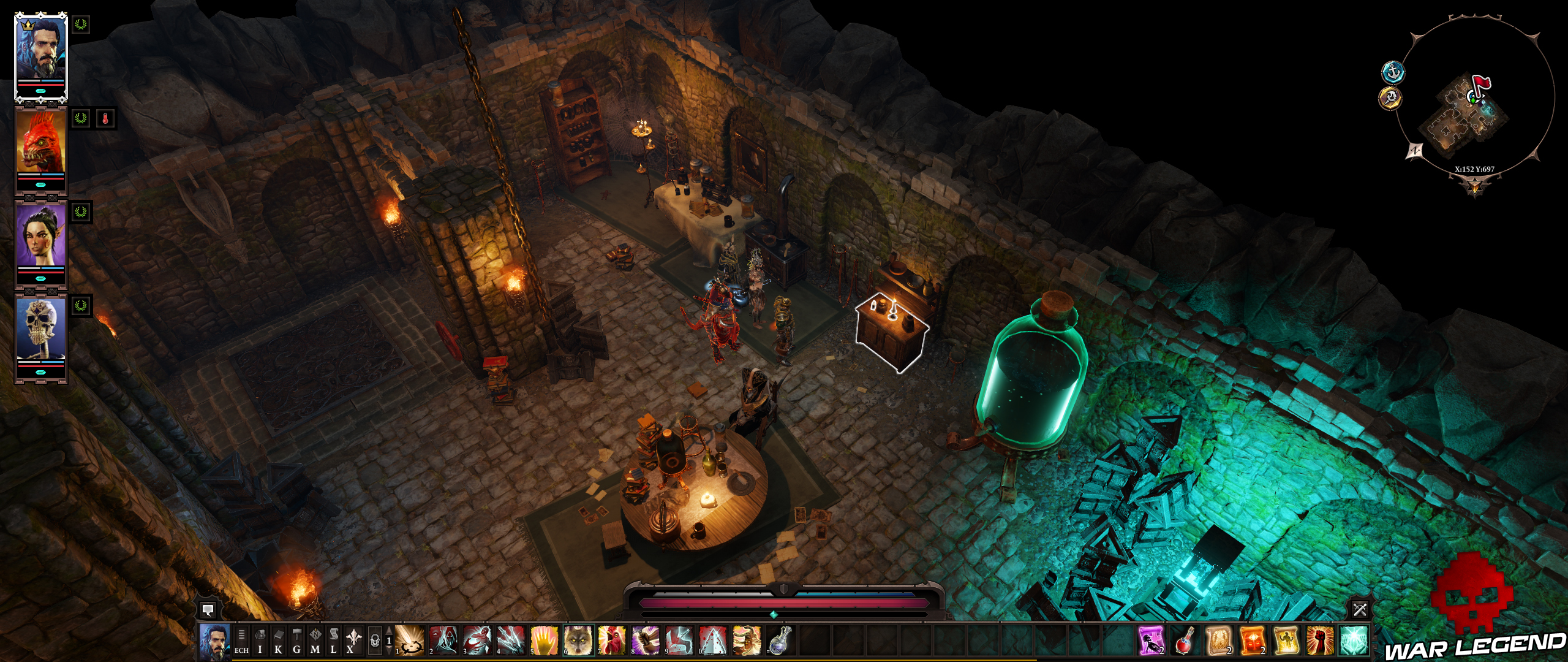Activate the golden hand skill
Image resolution: width=1568 pixels, height=662 pixels.
click(545, 641)
